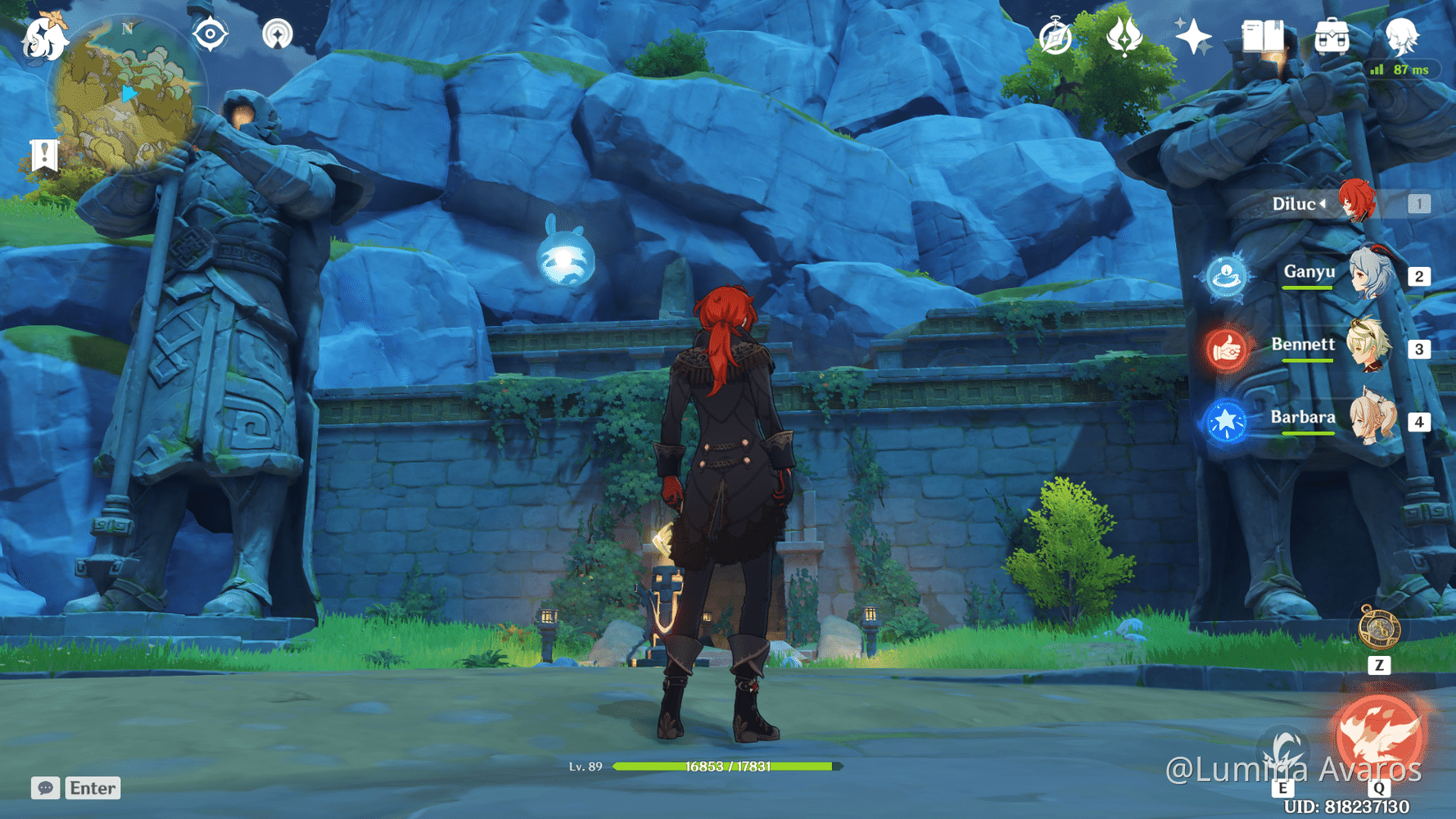Open chat via the Enter button
The width and height of the screenshot is (1456, 819).
[x=92, y=788]
